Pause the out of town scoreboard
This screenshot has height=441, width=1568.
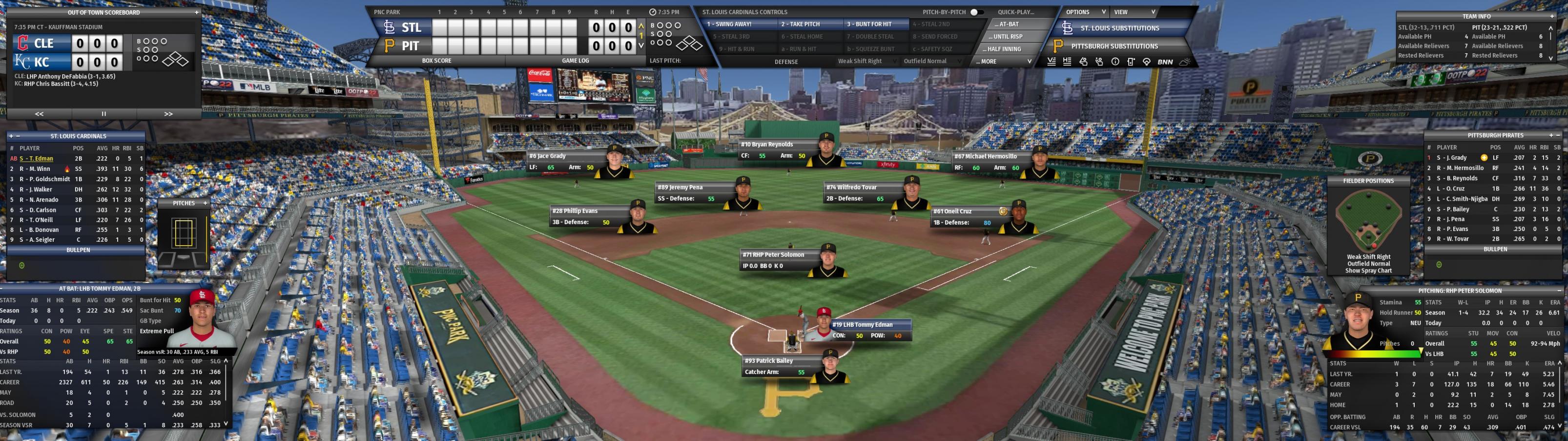click(x=103, y=114)
